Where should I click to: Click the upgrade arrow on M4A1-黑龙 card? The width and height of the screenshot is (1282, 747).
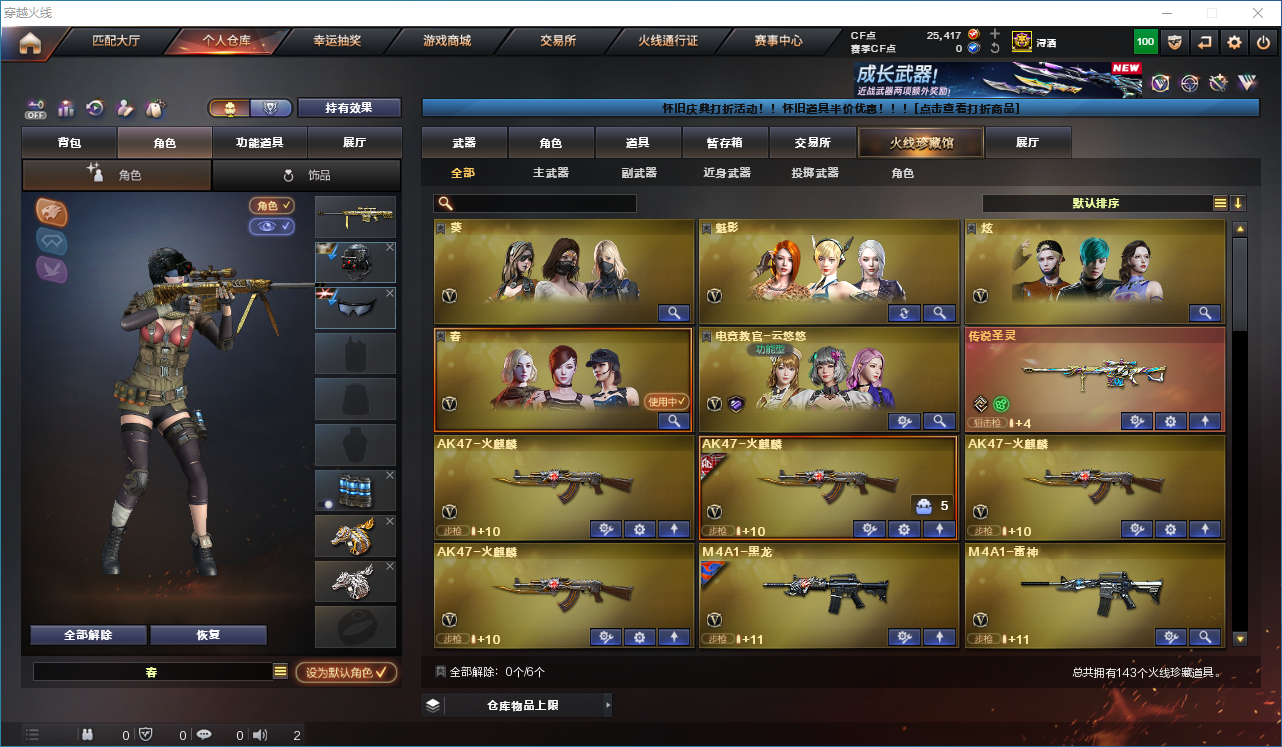tap(939, 637)
